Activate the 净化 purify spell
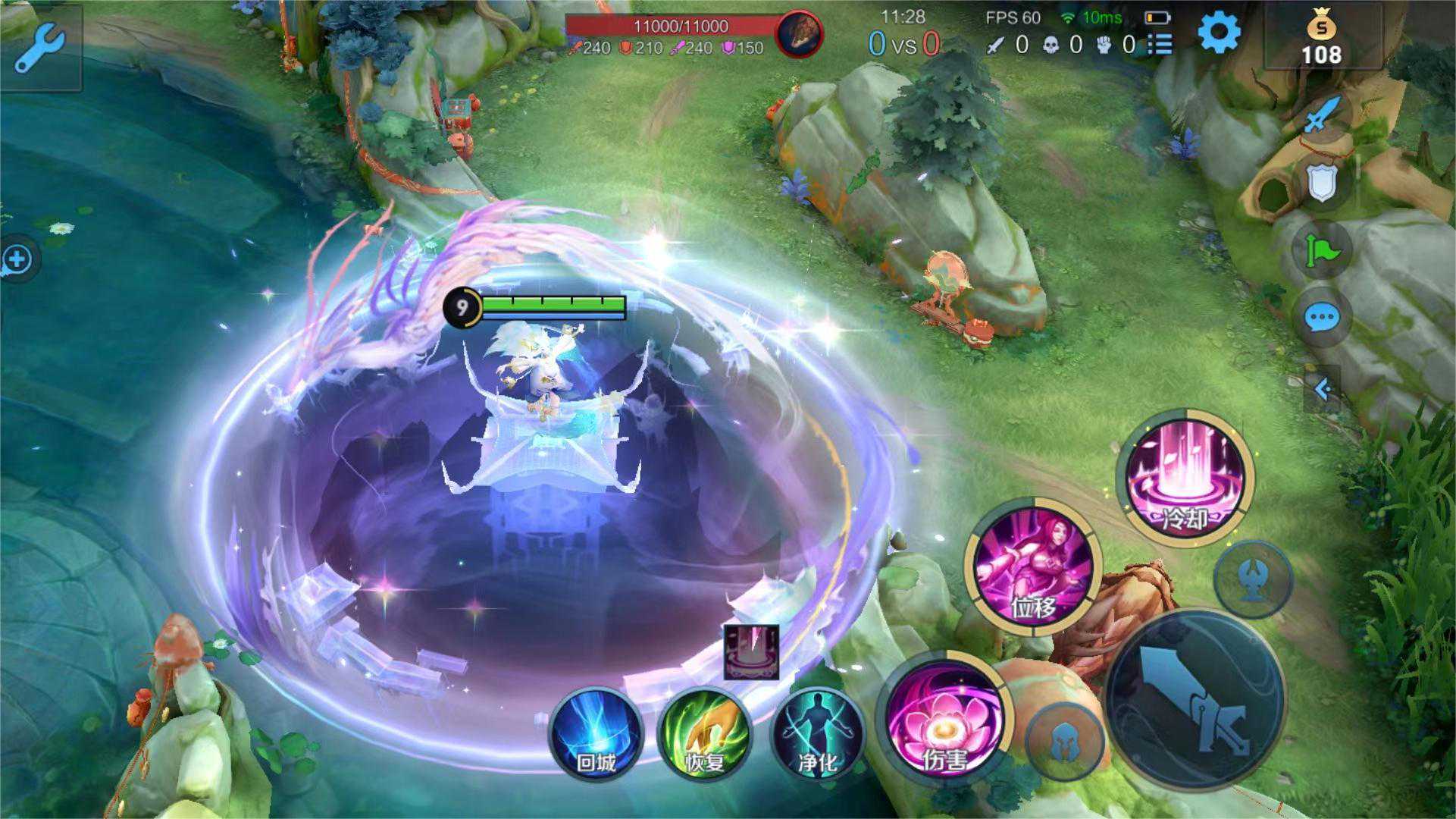 817,733
